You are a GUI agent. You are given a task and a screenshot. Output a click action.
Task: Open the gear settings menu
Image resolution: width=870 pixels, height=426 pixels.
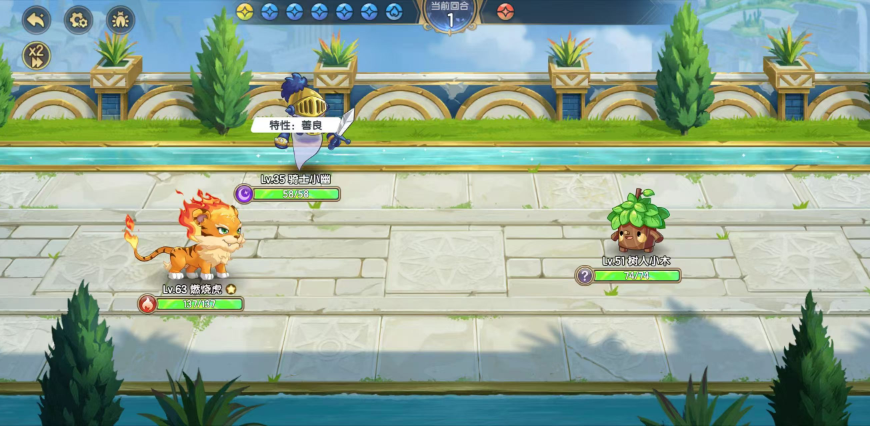coord(78,19)
